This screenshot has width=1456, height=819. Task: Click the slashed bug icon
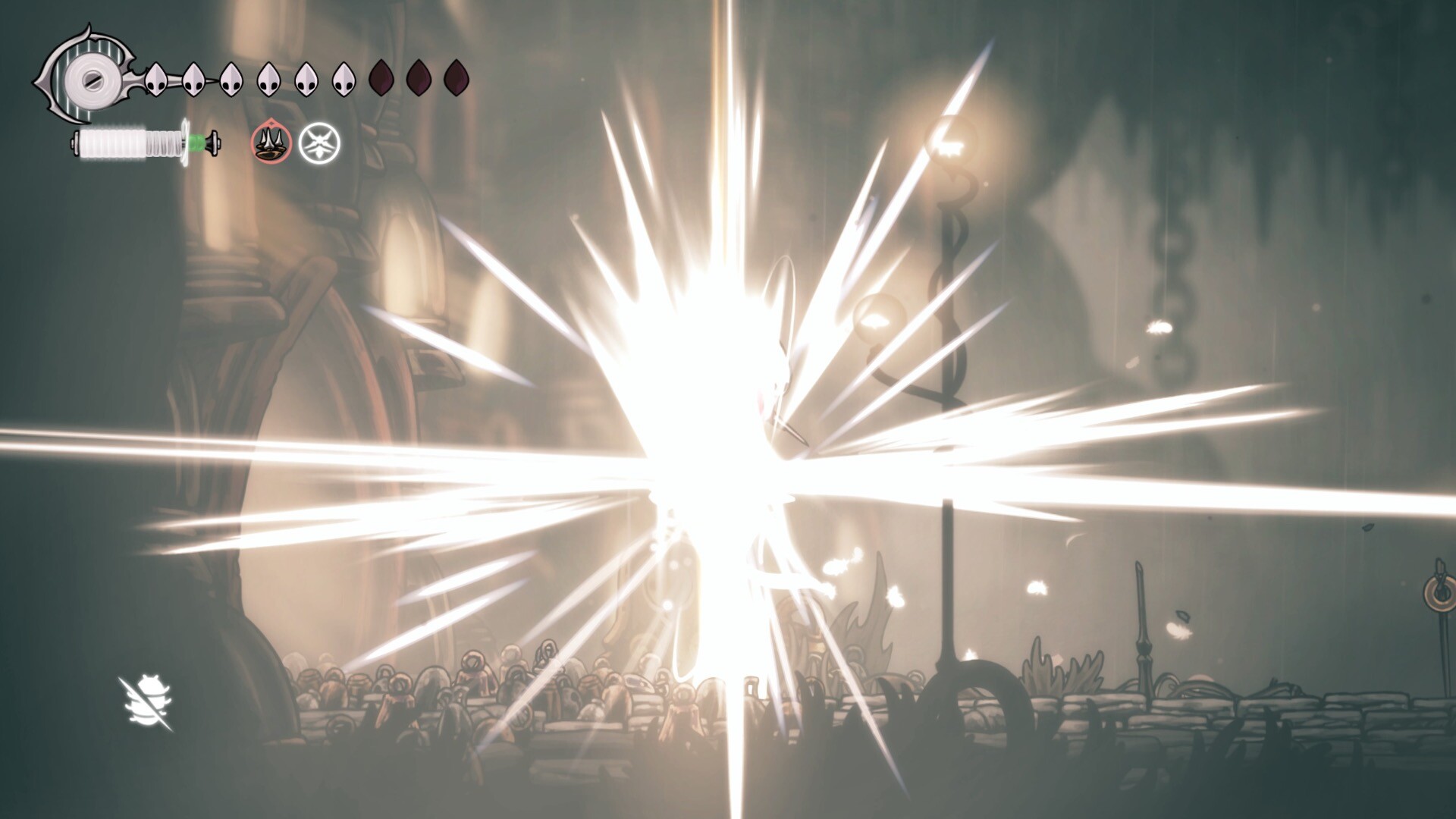(146, 704)
